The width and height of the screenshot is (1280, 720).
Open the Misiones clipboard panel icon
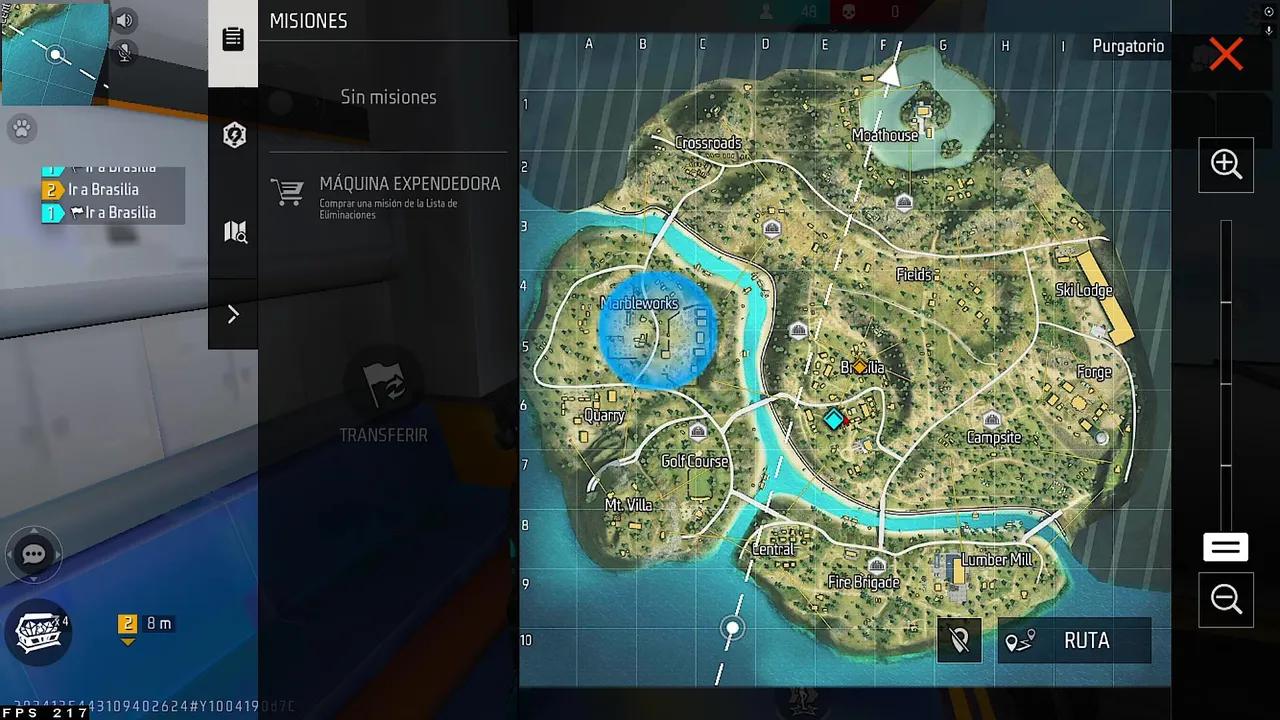[x=233, y=38]
